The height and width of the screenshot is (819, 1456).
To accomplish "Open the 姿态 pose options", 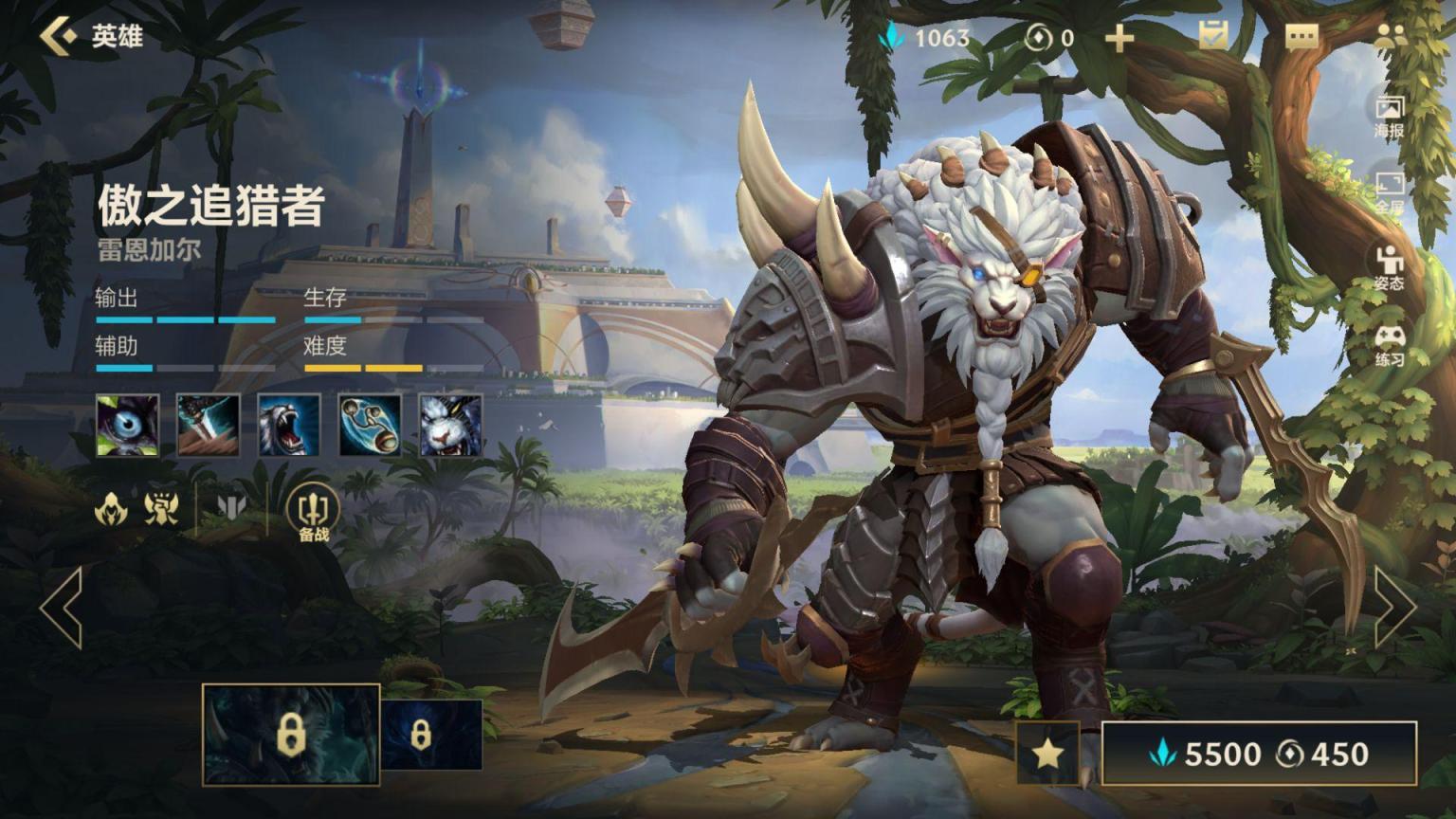I will 1389,267.
